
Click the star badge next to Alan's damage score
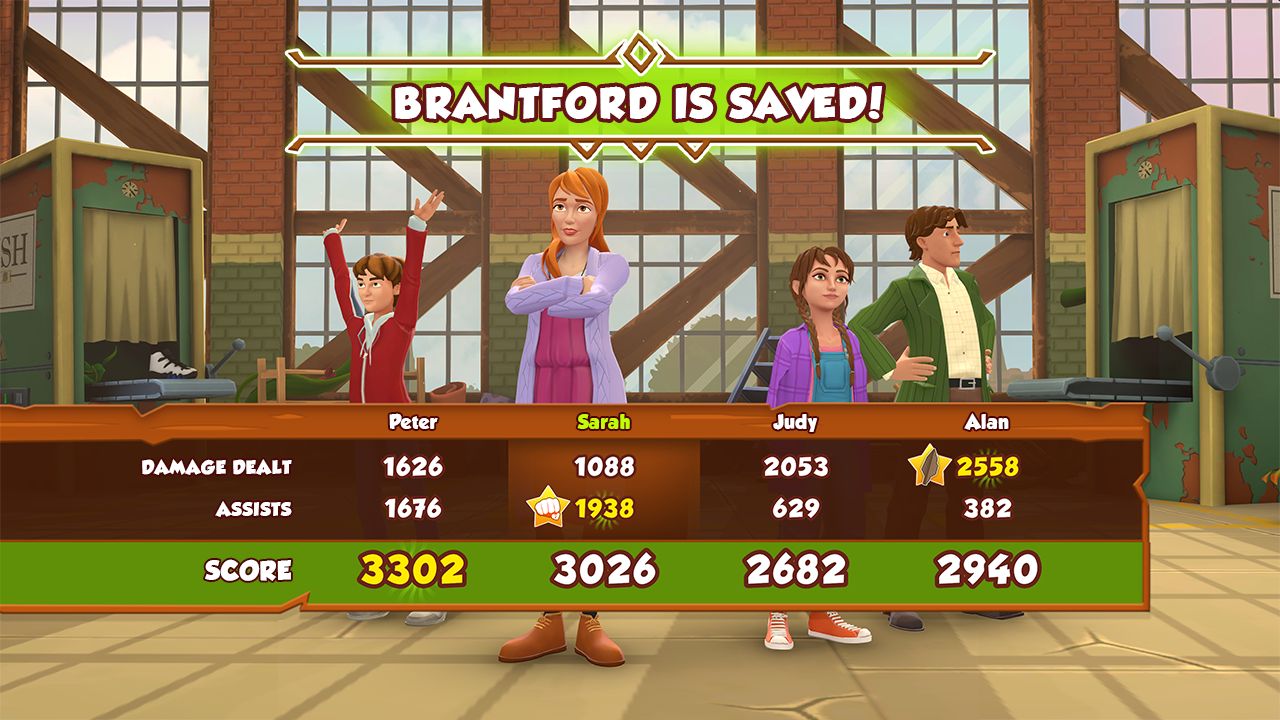pos(928,464)
